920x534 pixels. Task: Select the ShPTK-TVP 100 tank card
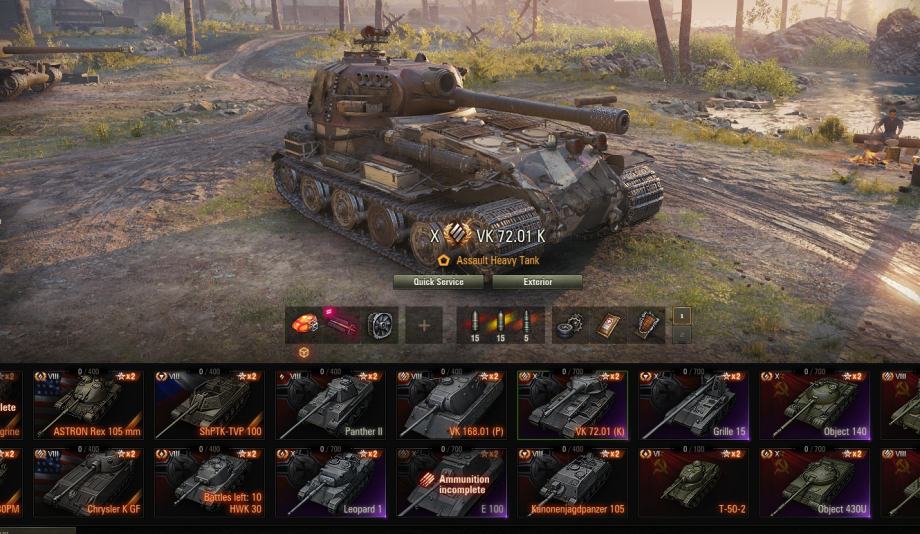point(208,404)
